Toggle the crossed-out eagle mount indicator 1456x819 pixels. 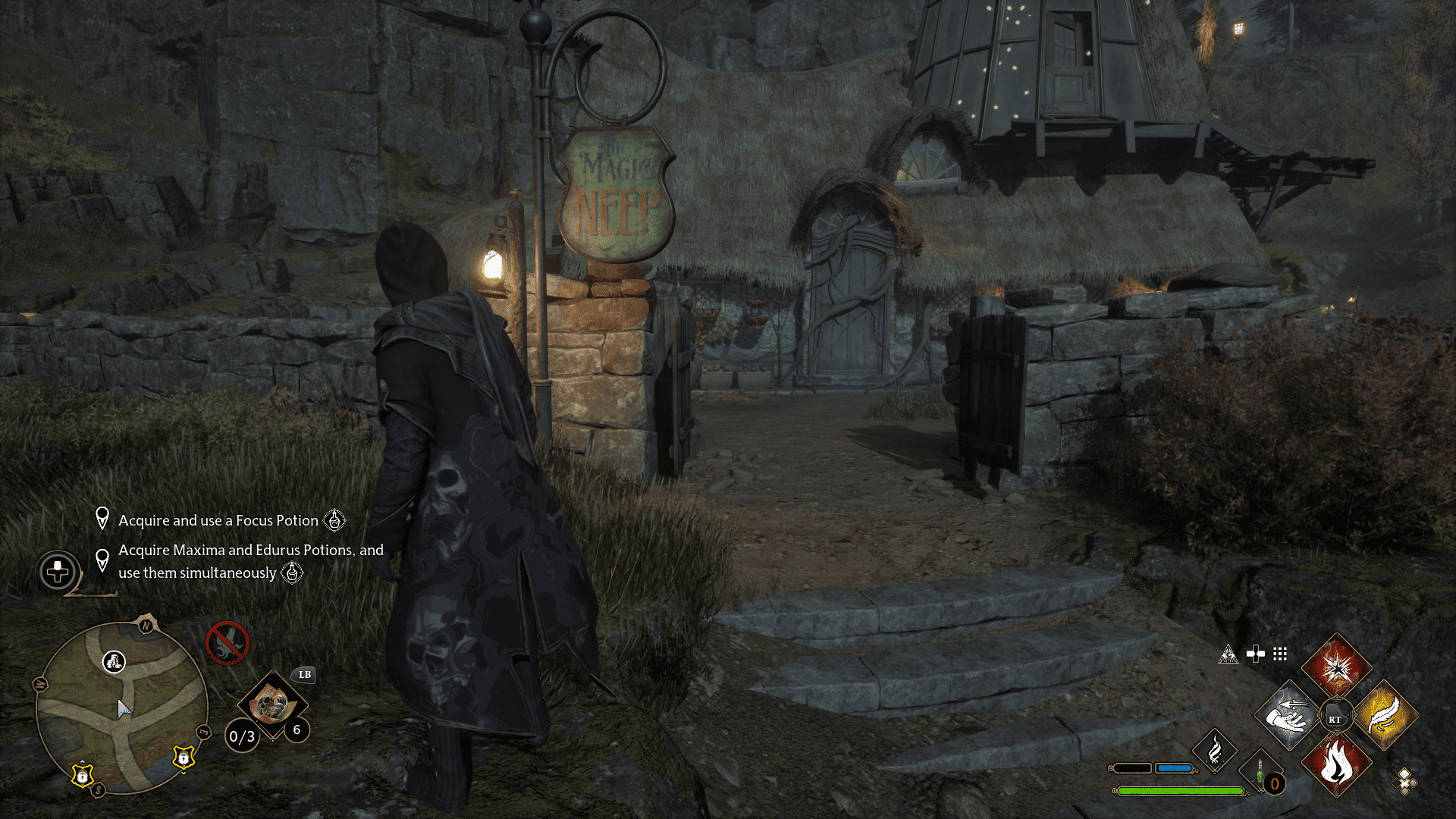[x=229, y=645]
